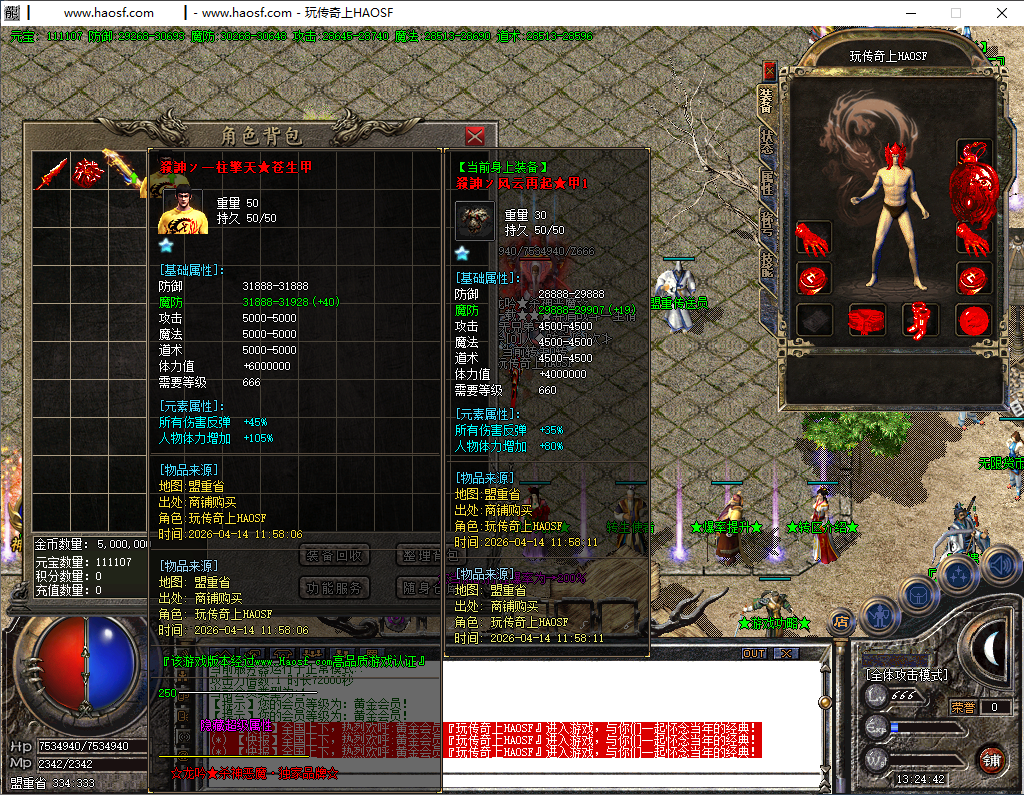Click the 荣誉 honor button
The height and width of the screenshot is (795, 1024).
963,707
